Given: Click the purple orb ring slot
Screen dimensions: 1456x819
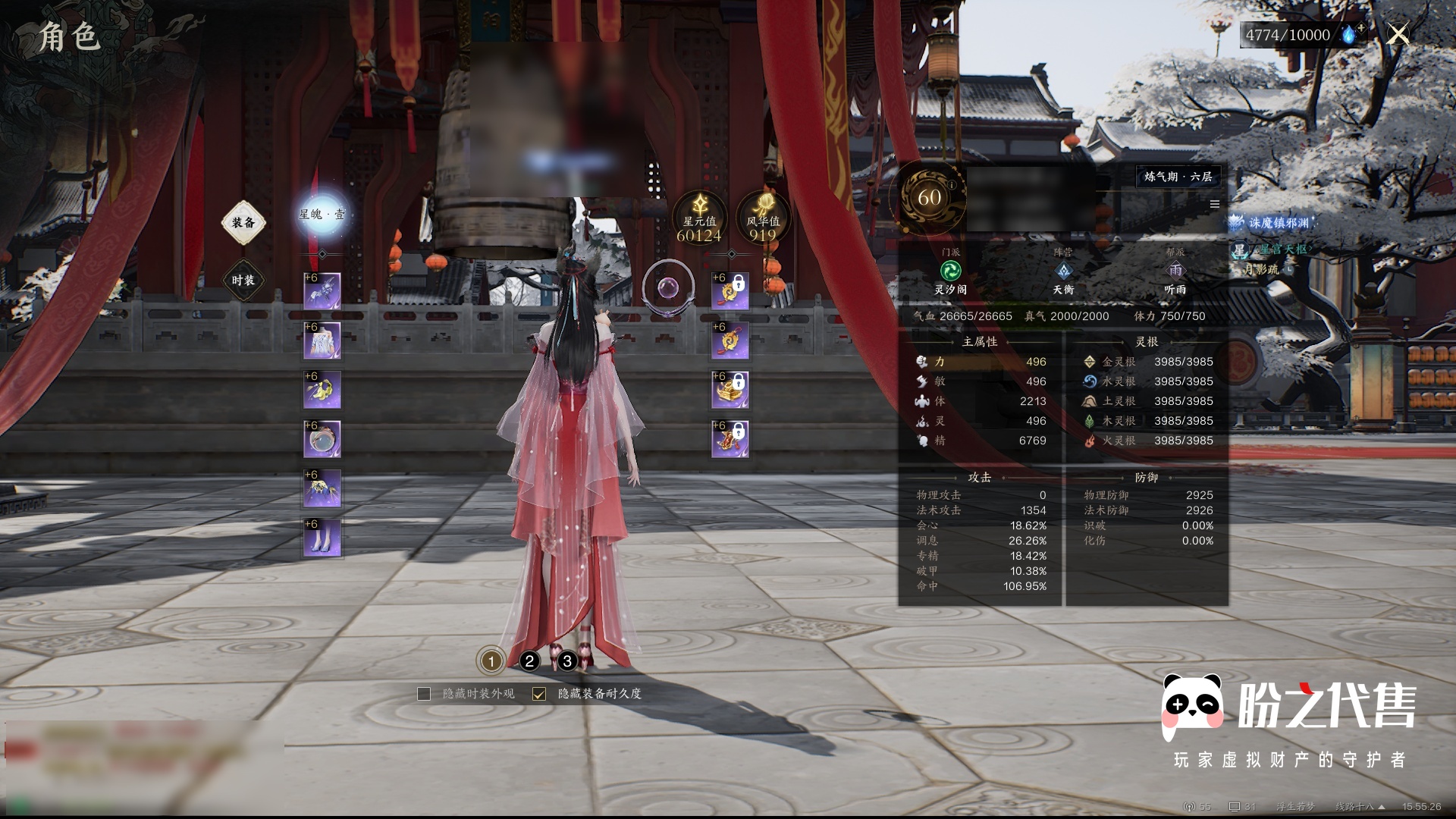Looking at the screenshot, I should [668, 288].
